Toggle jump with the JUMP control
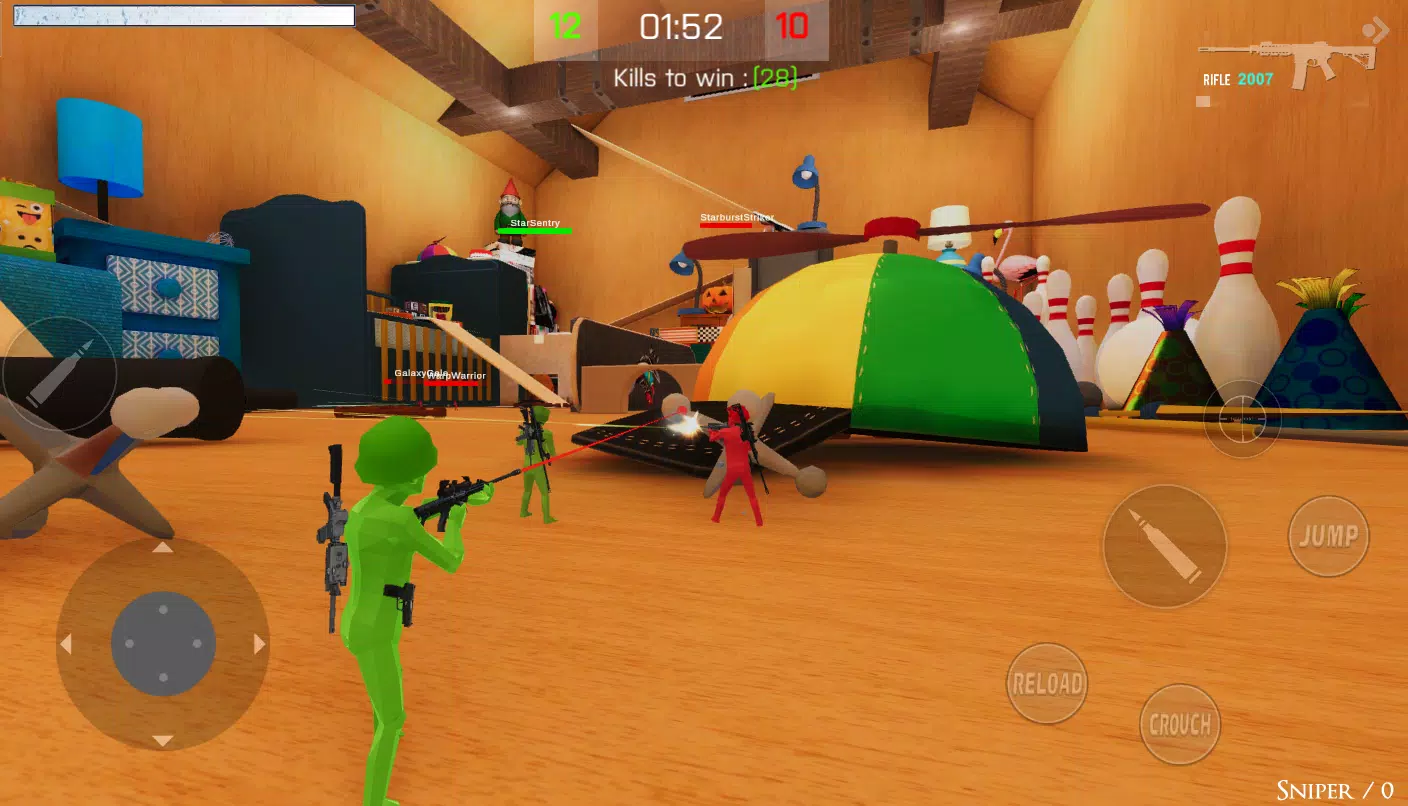The width and height of the screenshot is (1408, 806). (x=1328, y=536)
